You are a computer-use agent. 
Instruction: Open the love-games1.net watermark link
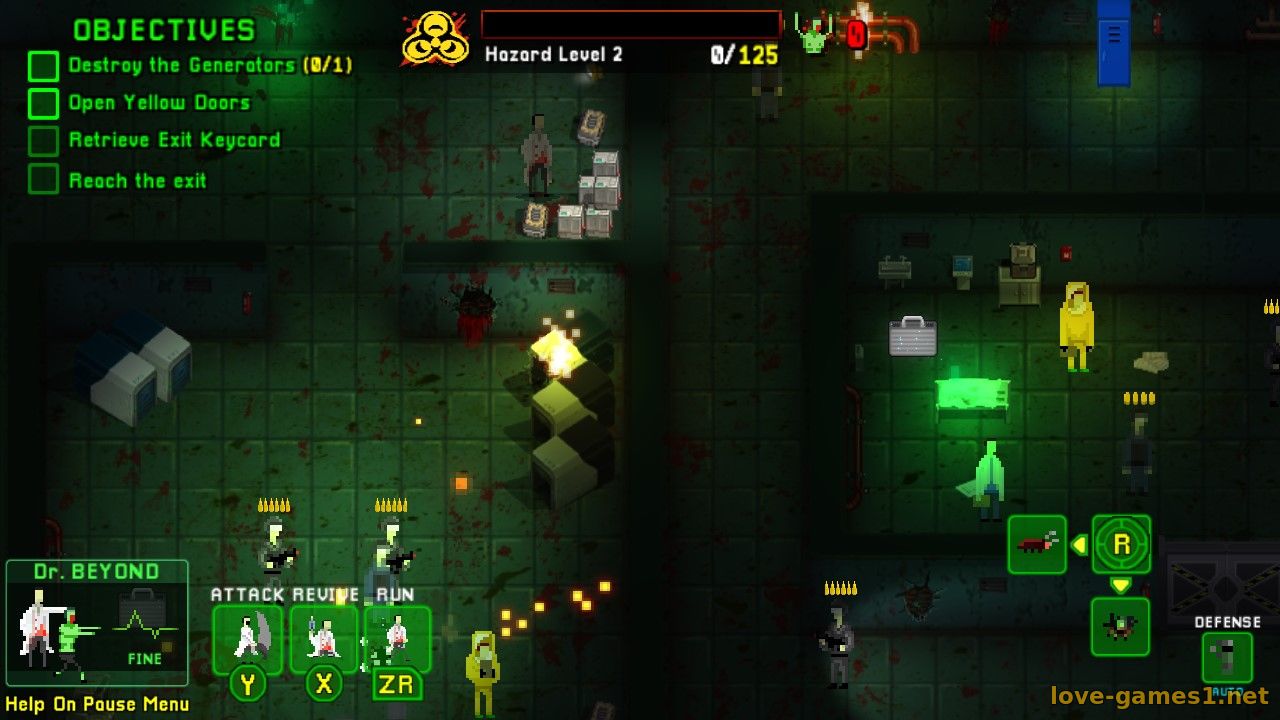click(1159, 695)
